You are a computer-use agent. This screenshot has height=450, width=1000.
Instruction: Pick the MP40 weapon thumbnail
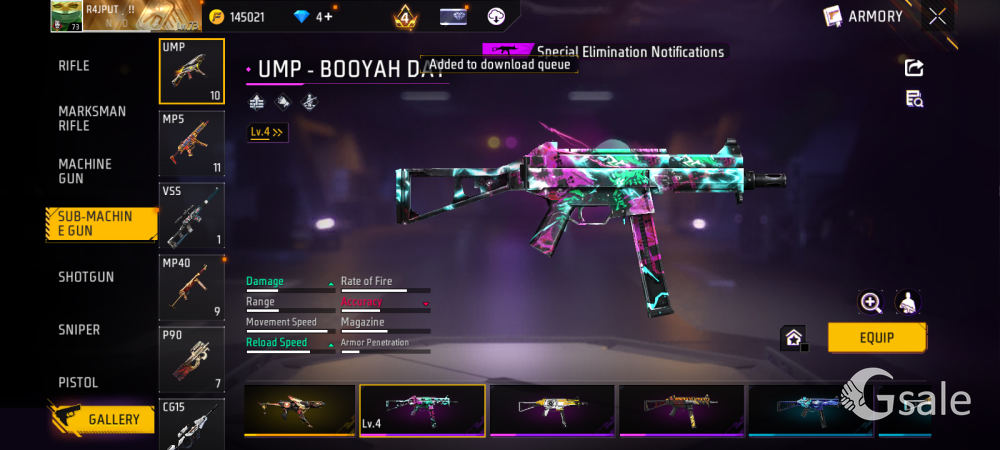[x=192, y=287]
